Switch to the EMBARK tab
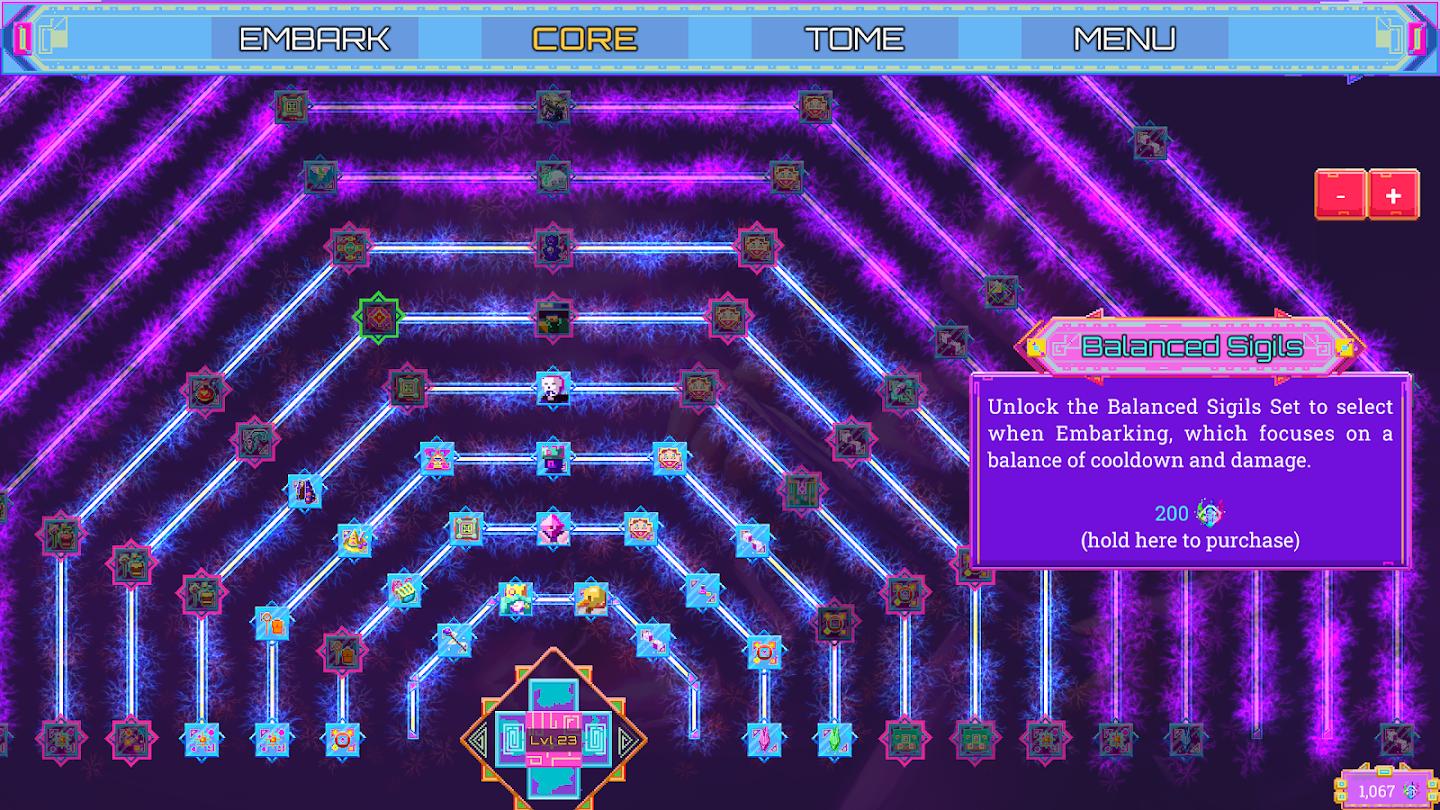The image size is (1440, 810). click(313, 40)
